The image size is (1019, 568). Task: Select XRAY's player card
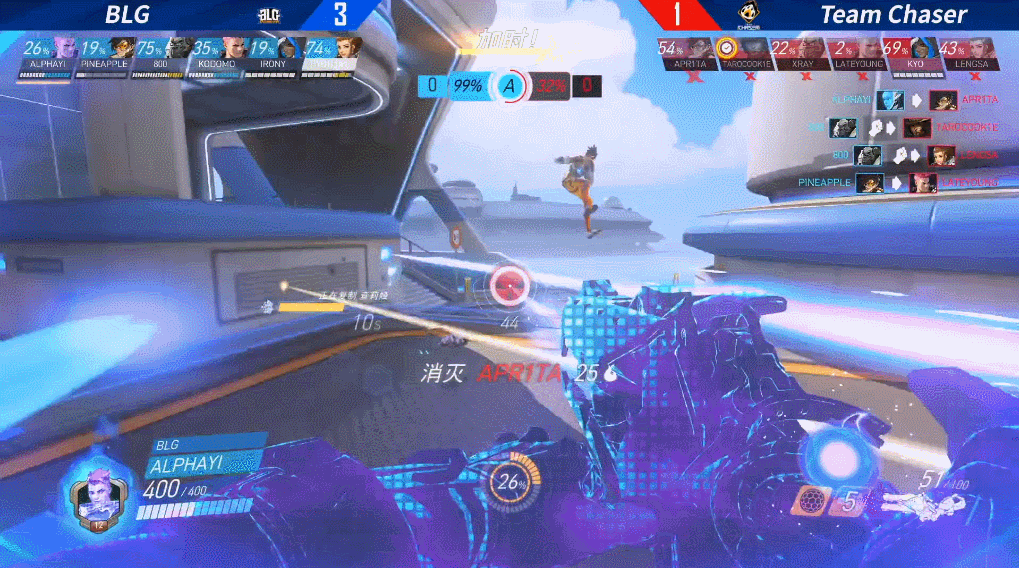[800, 54]
